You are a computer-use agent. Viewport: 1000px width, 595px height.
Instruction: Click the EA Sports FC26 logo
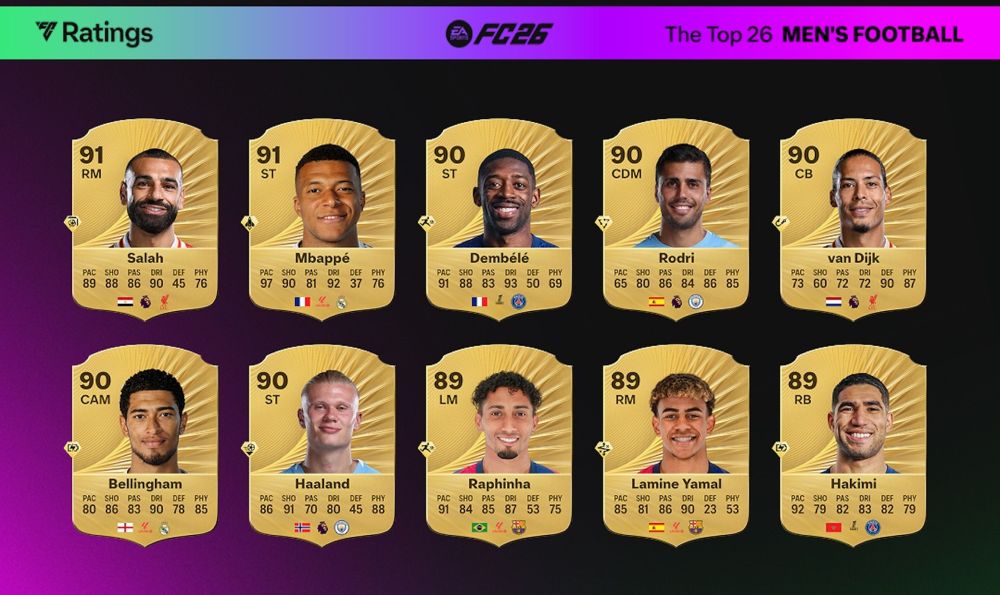coord(499,33)
